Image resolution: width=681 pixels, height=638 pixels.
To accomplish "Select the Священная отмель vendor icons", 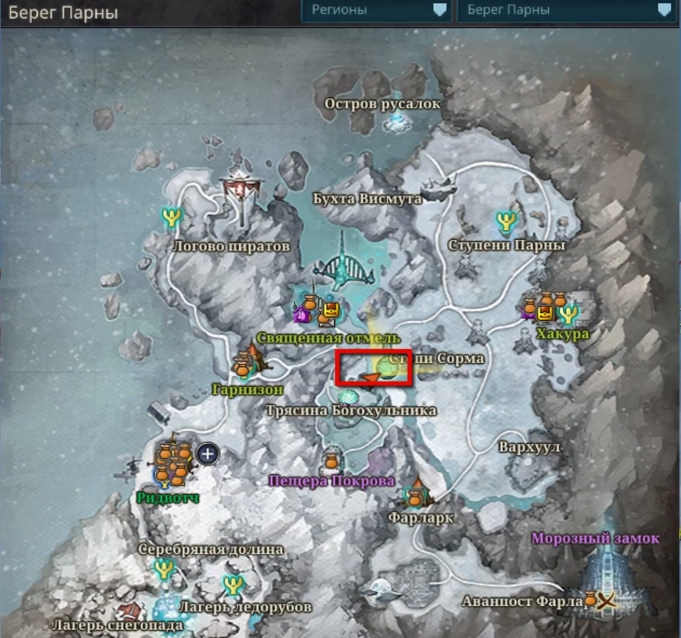I will pos(318,308).
